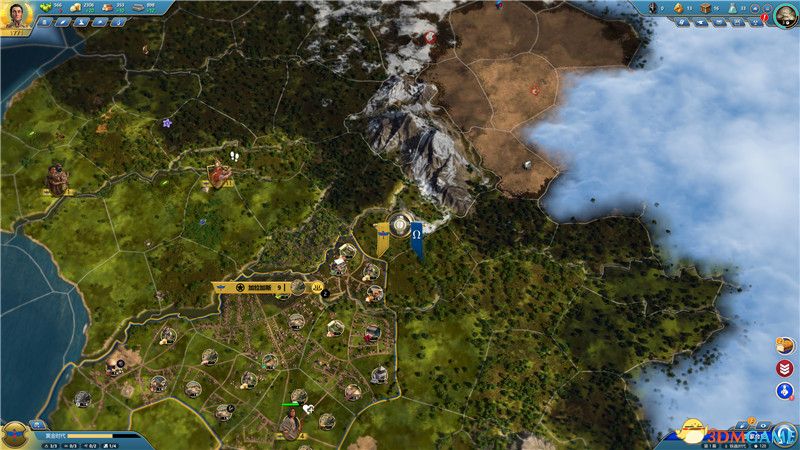
Task: Click the orange round button on the right edge
Action: pos(785,346)
